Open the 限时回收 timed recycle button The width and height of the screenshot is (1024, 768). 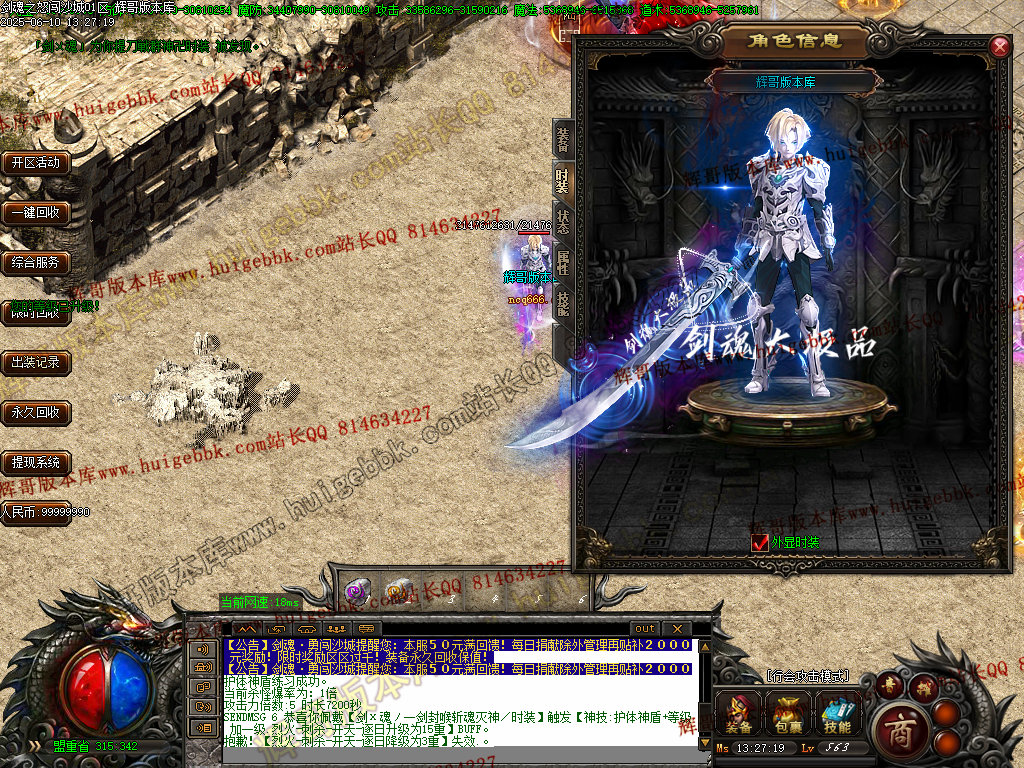[36, 313]
